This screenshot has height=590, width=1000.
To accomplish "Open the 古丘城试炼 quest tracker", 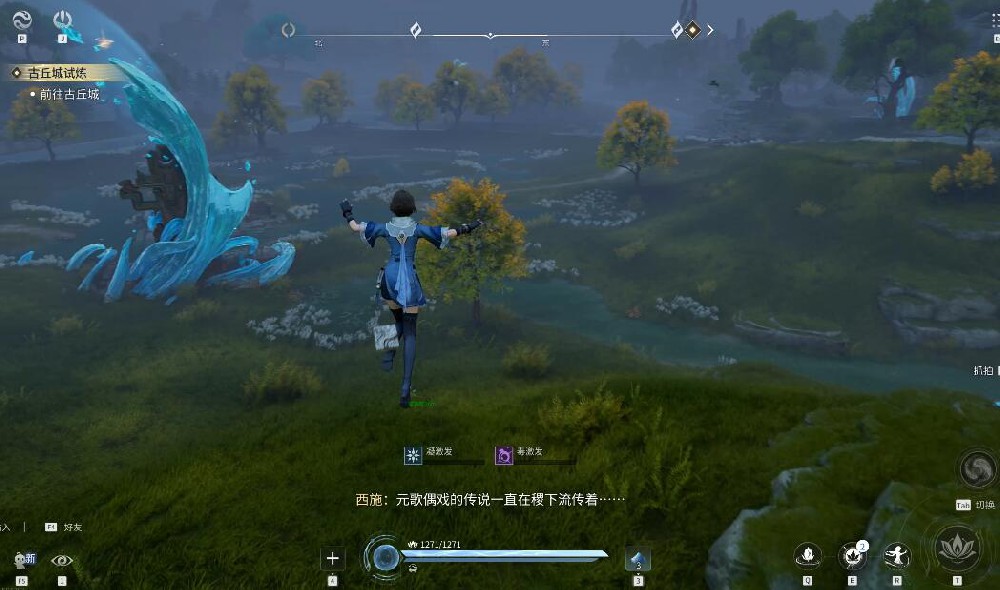I will pyautogui.click(x=57, y=73).
